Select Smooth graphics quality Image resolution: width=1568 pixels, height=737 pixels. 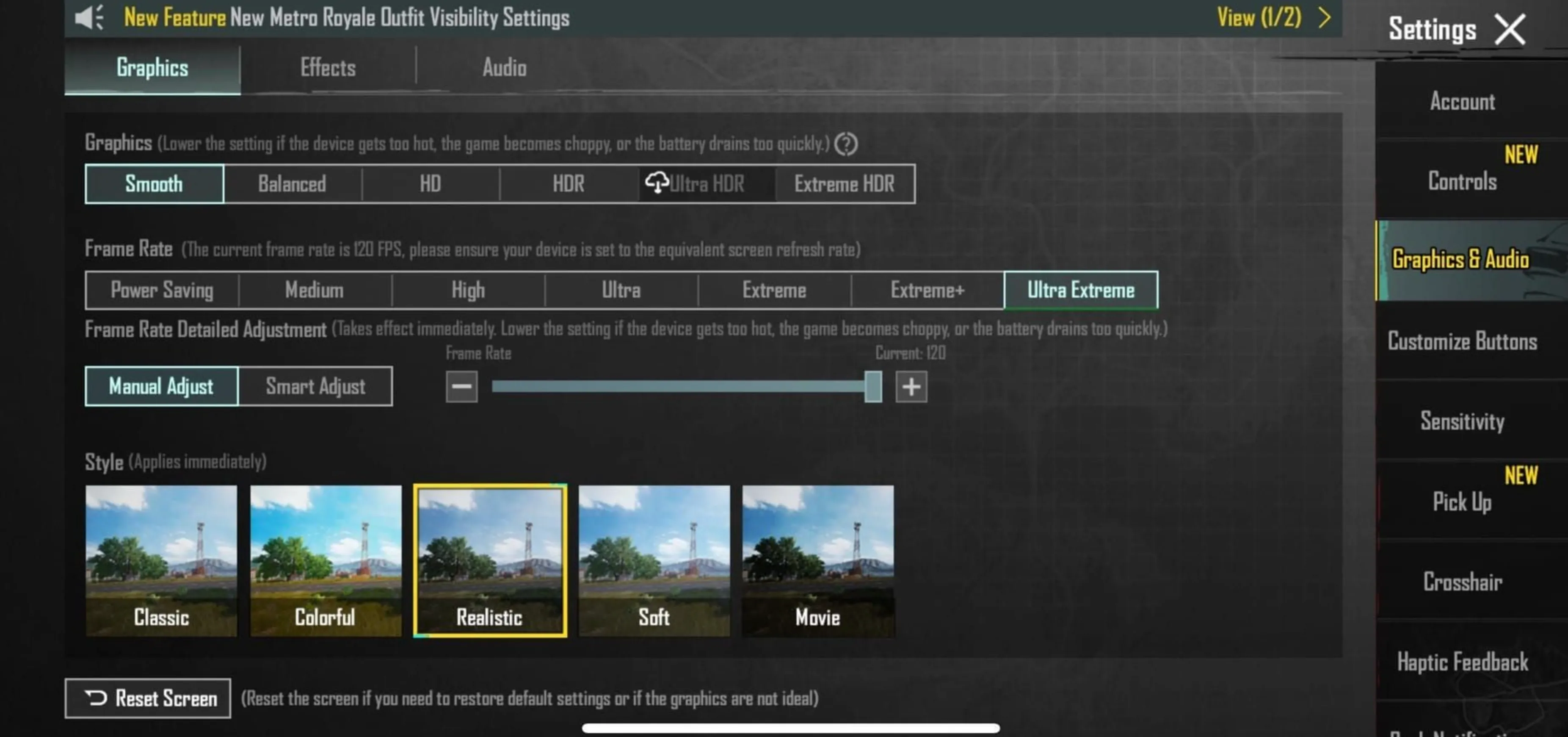click(153, 183)
